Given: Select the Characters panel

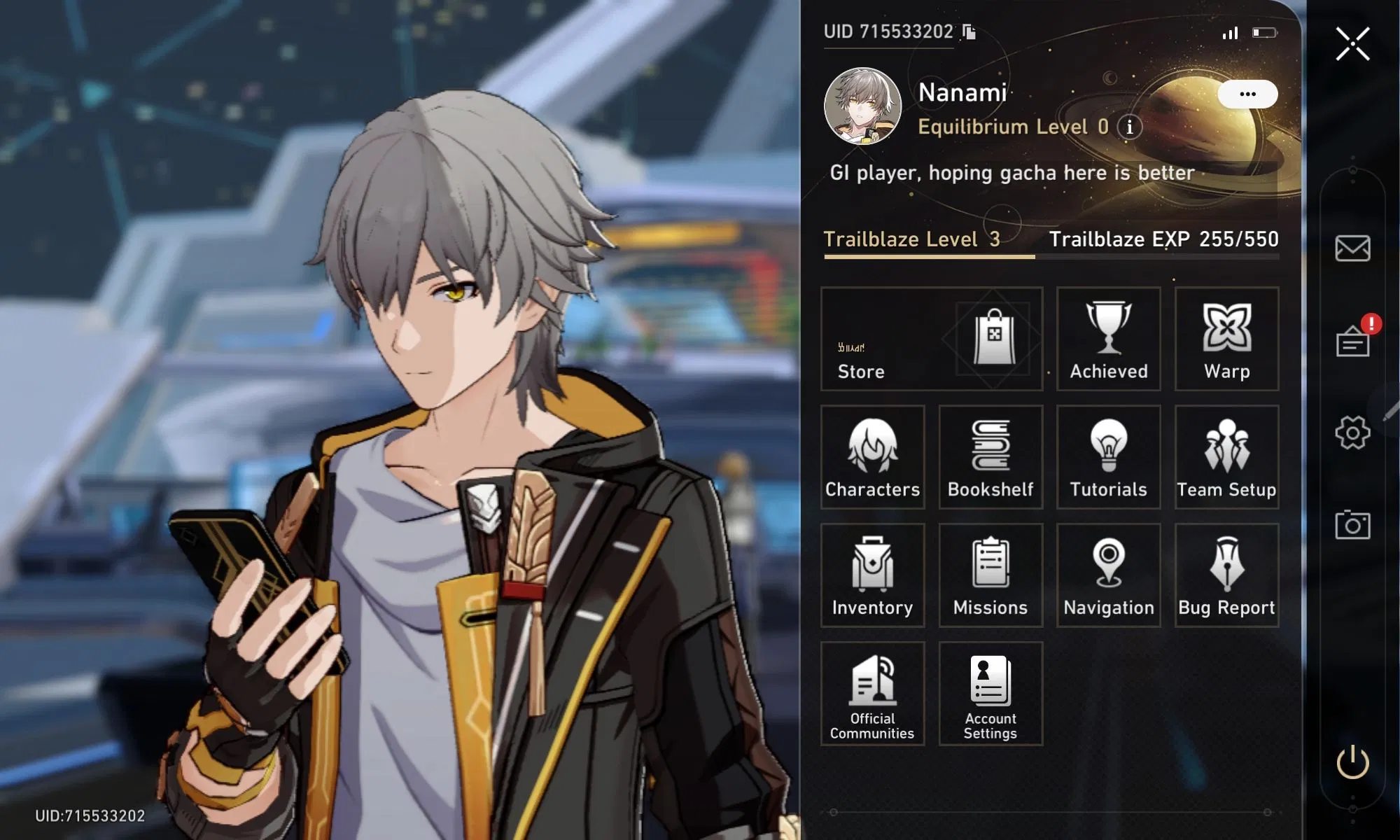Looking at the screenshot, I should click(x=872, y=457).
